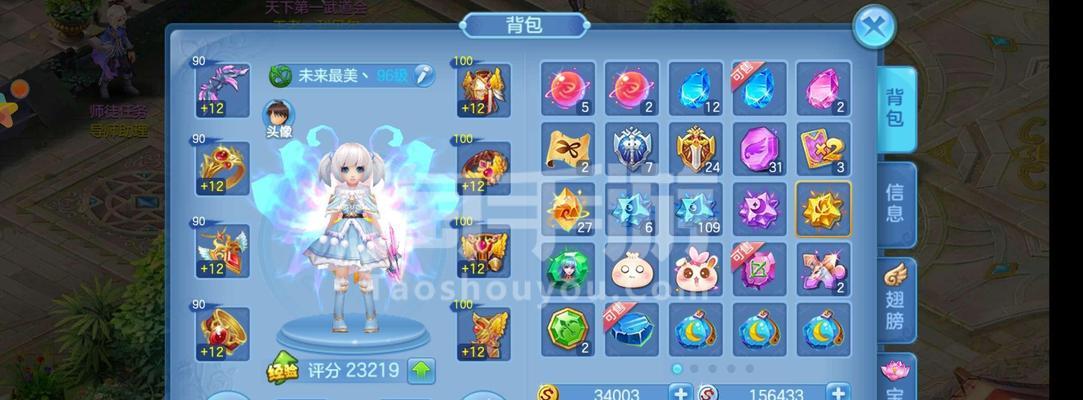Add currency with plus beside 34003

681,394
